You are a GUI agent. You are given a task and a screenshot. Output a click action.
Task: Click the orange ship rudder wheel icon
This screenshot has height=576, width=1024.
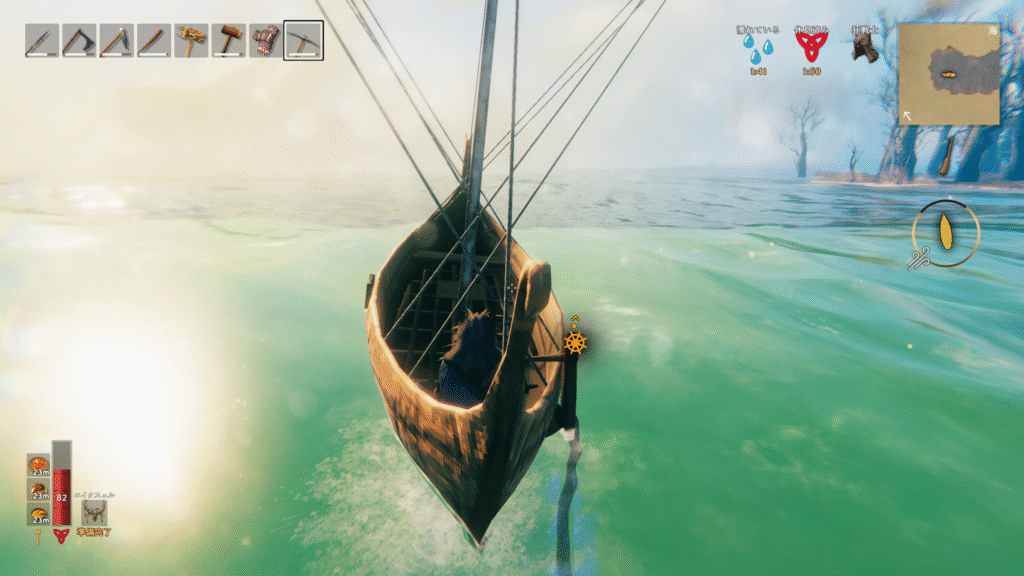click(575, 343)
